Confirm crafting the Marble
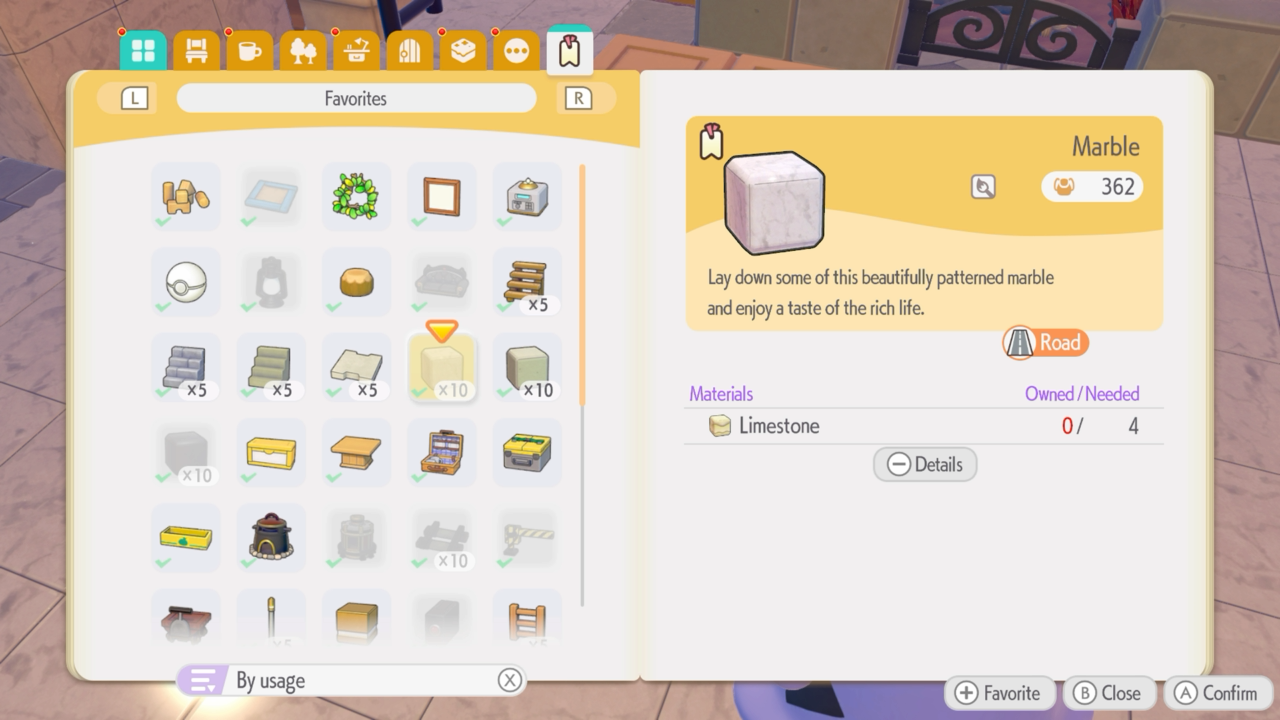The height and width of the screenshot is (720, 1280). (1217, 692)
